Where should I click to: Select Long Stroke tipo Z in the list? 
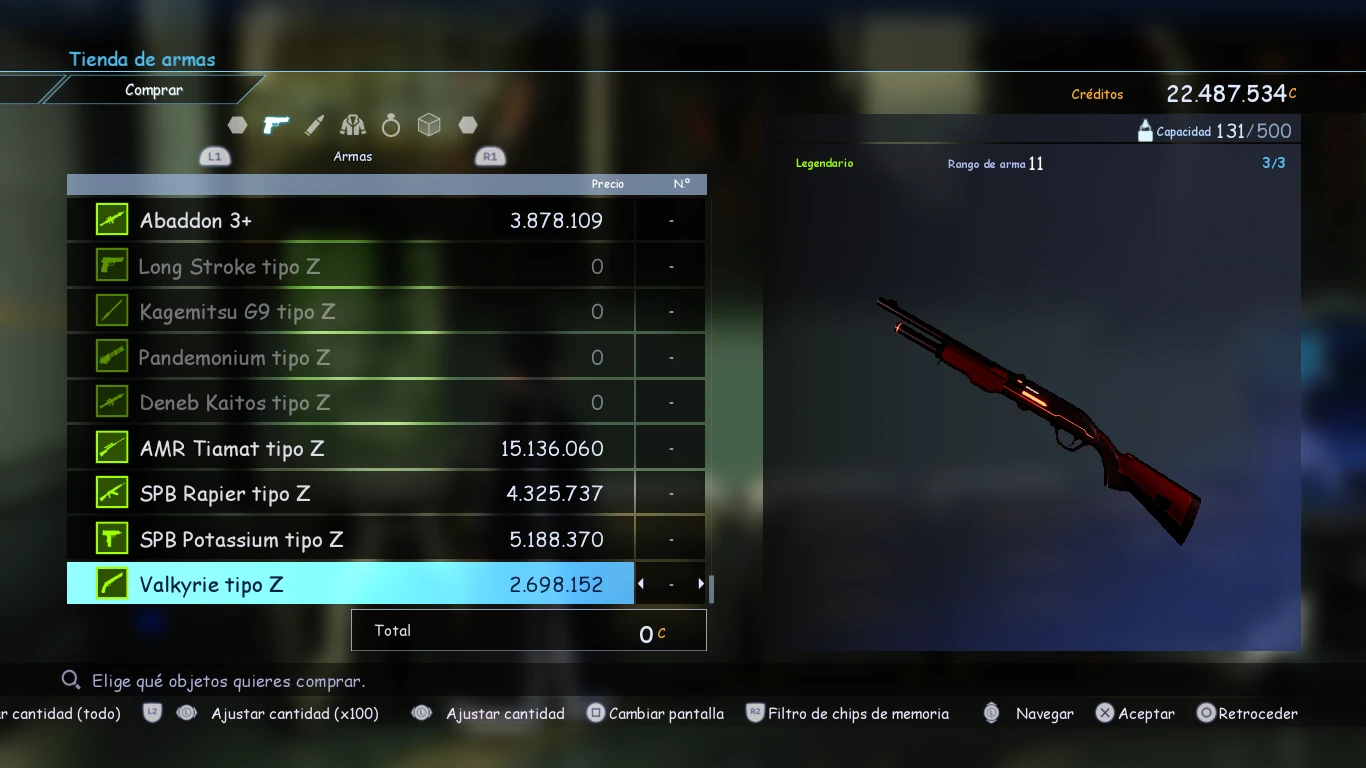pos(350,266)
